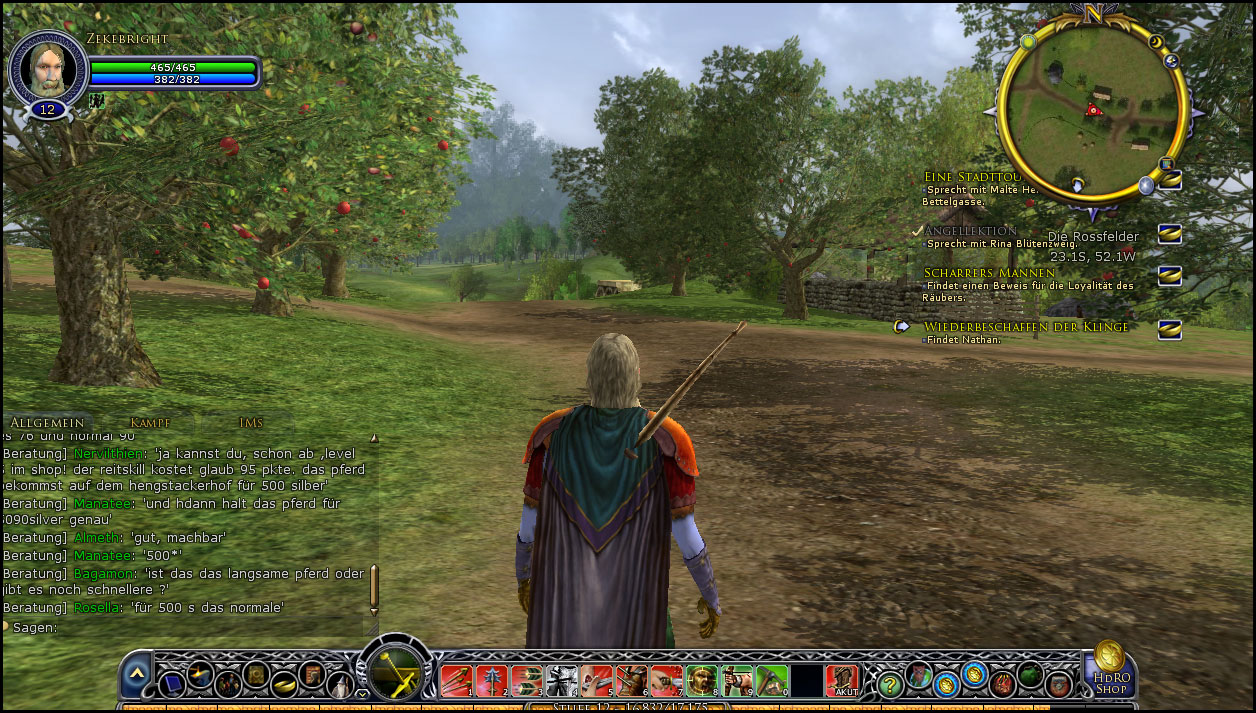Trigger the AKUT skill slot

coord(843,680)
